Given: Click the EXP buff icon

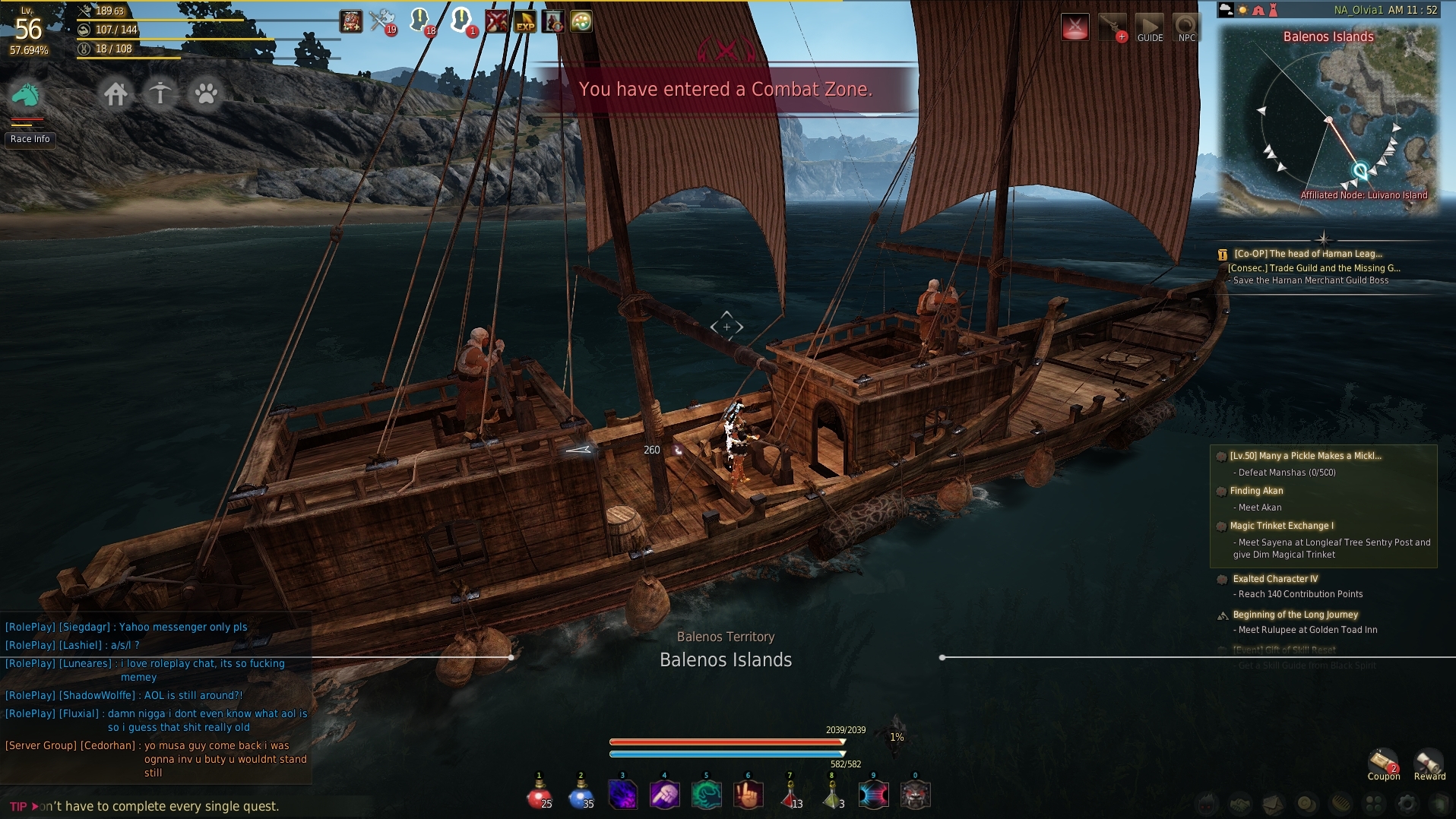Looking at the screenshot, I should [525, 21].
